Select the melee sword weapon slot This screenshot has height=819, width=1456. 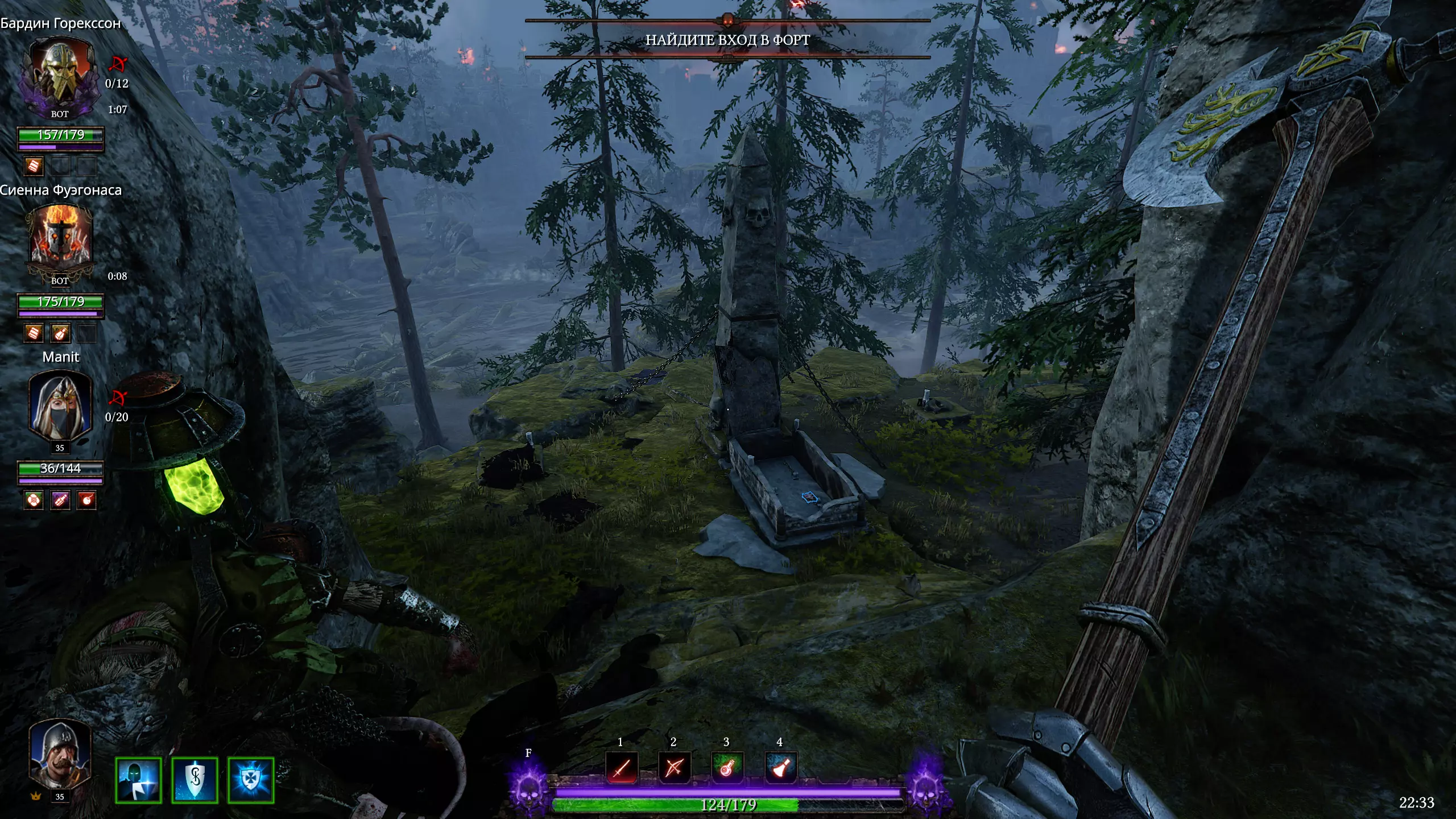tap(622, 768)
